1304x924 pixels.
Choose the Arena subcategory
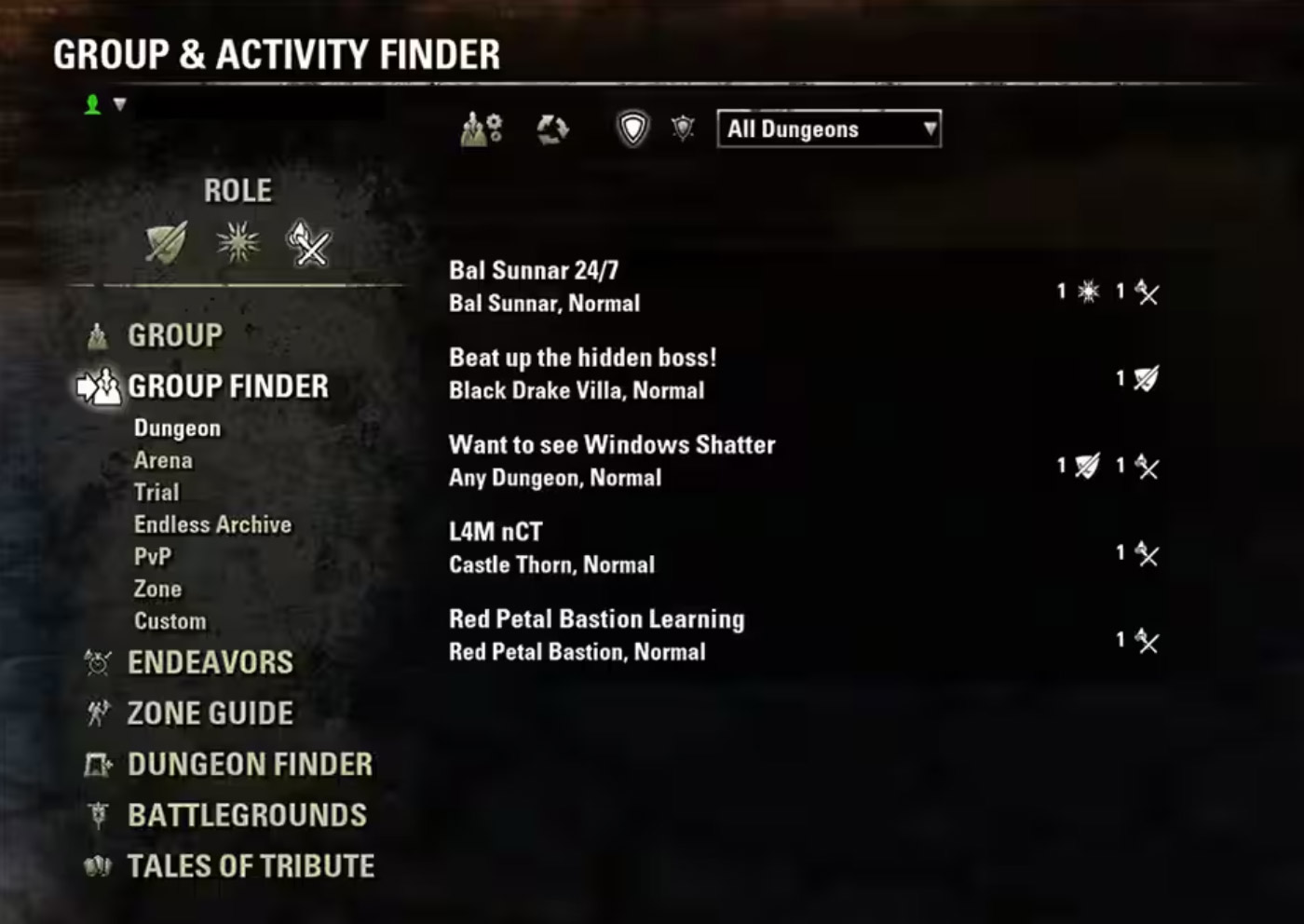tap(163, 460)
